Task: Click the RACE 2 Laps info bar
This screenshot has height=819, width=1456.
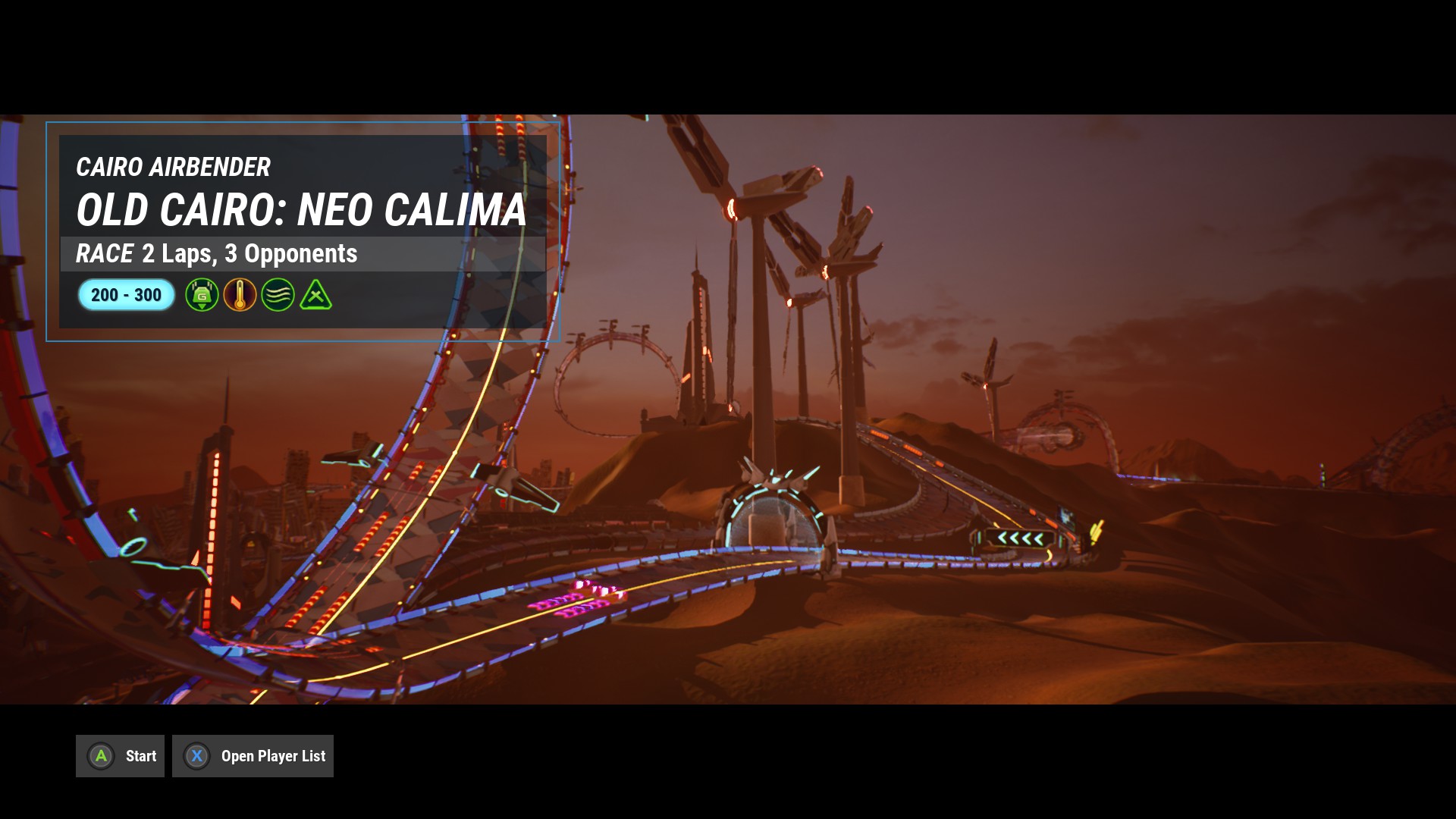Action: coord(216,254)
